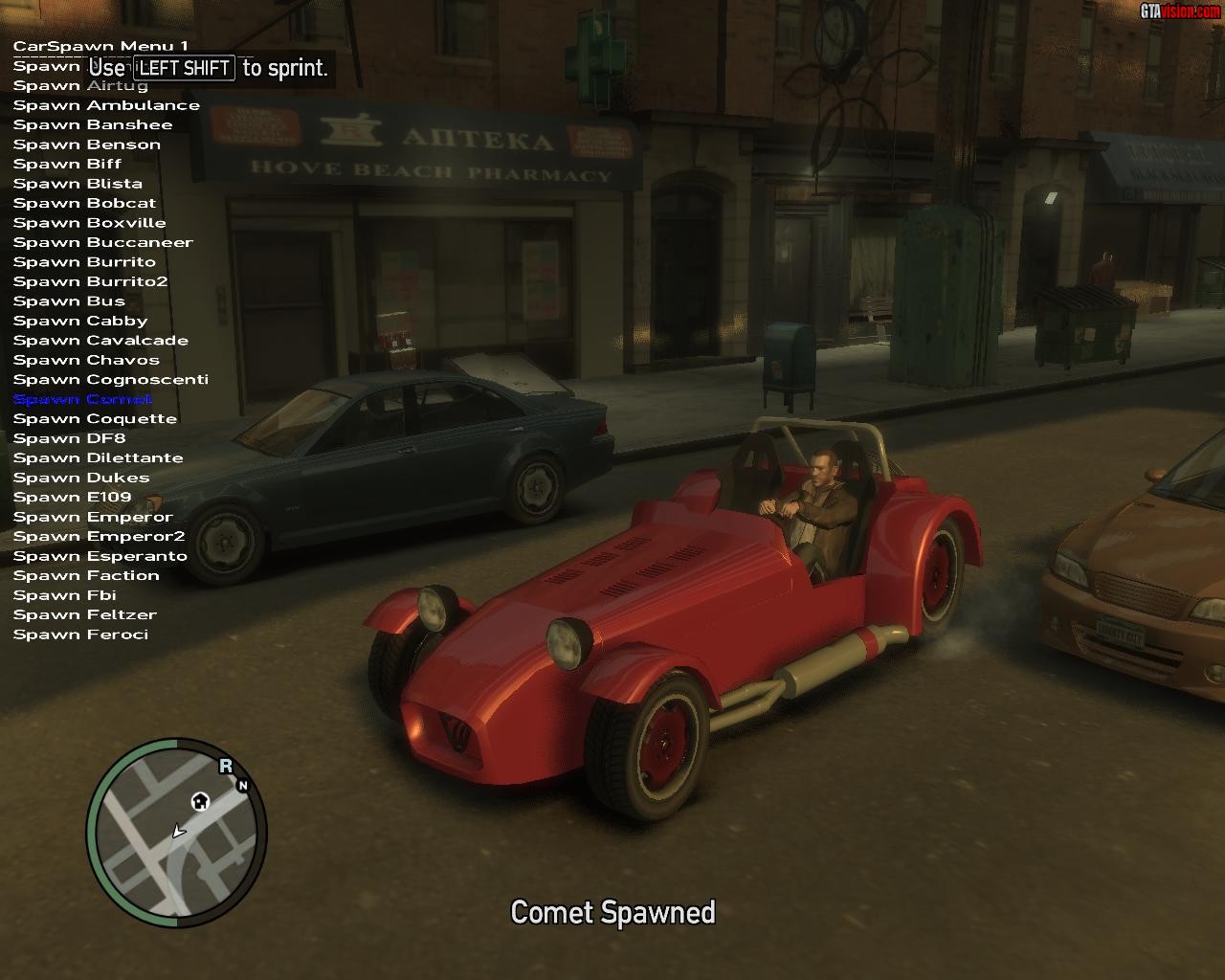Click the Spawn Cavalcade entry
Viewport: 1225px width, 980px height.
pos(100,341)
